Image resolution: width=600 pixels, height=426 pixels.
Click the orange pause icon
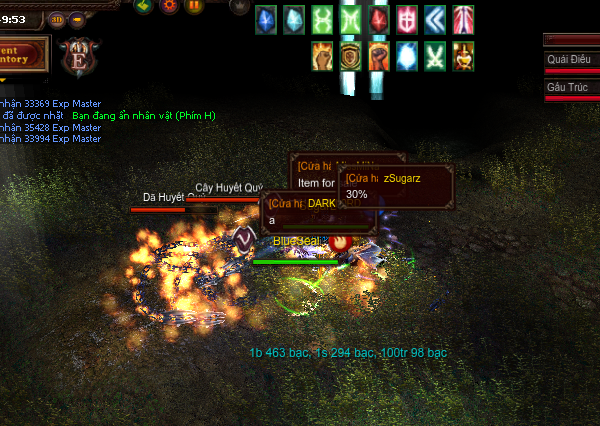click(194, 6)
